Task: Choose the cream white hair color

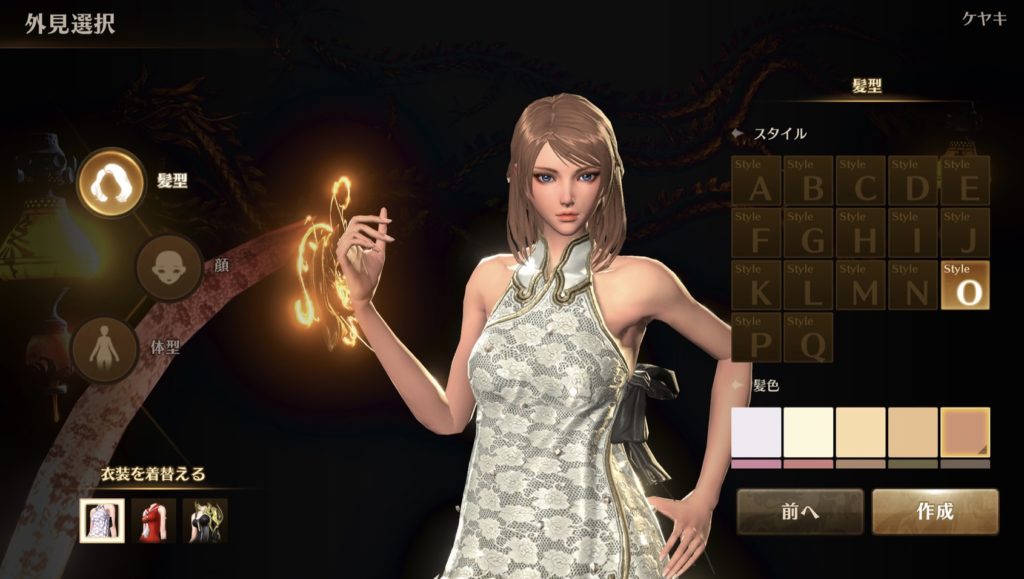Action: point(809,433)
